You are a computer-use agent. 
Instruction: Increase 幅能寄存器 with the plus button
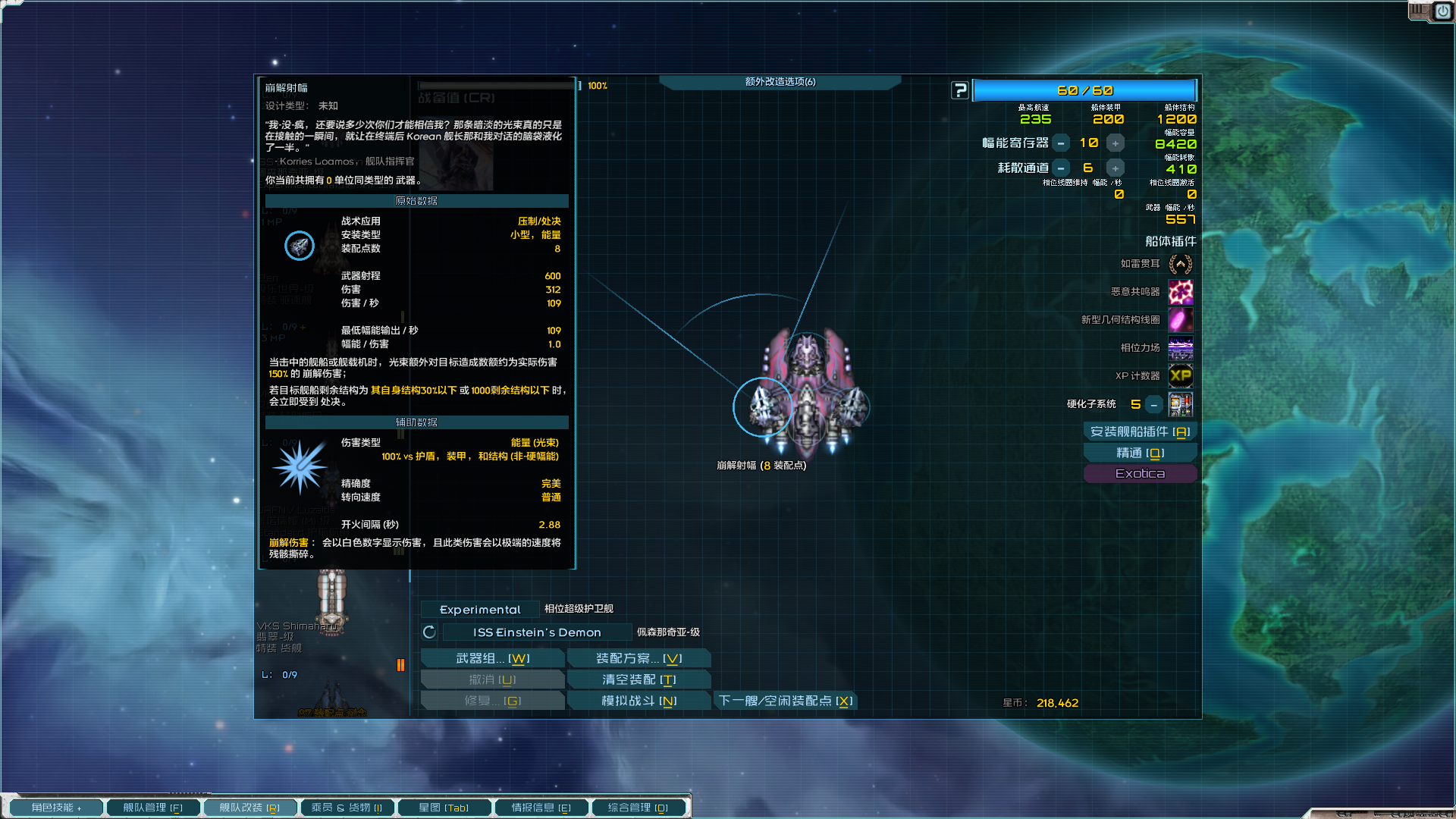click(1115, 142)
